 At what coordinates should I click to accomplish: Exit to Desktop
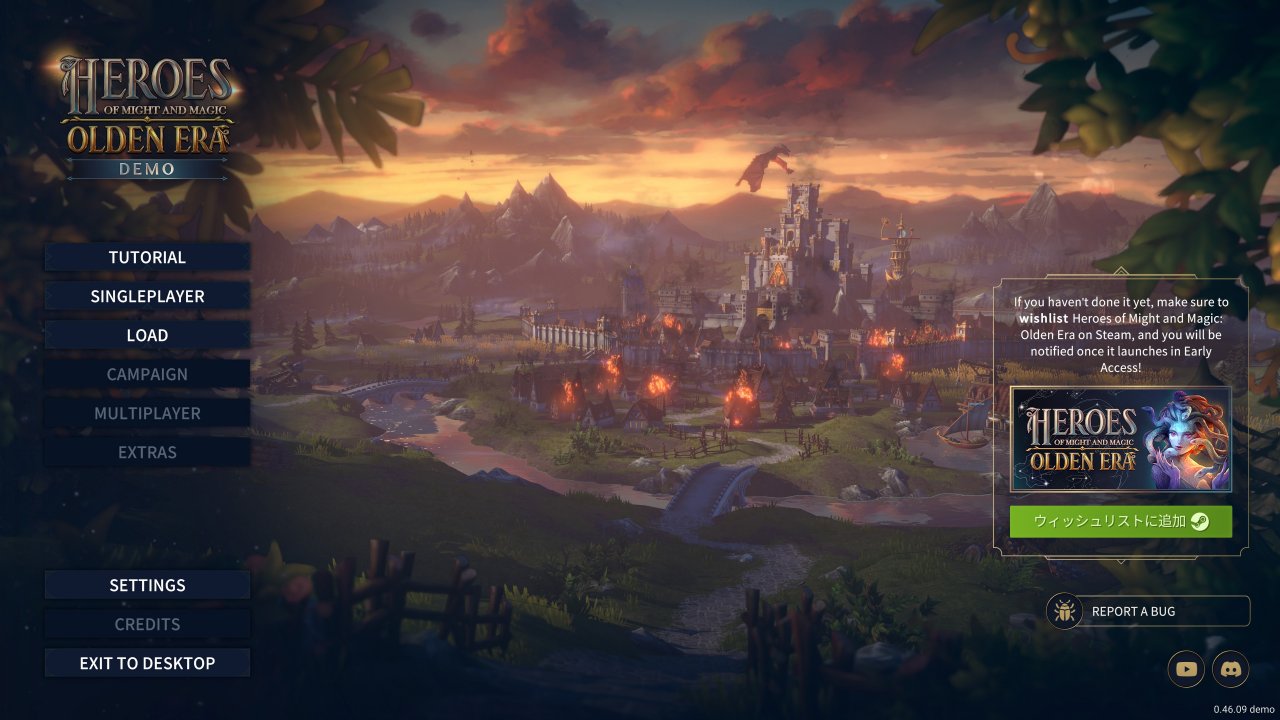pyautogui.click(x=147, y=663)
